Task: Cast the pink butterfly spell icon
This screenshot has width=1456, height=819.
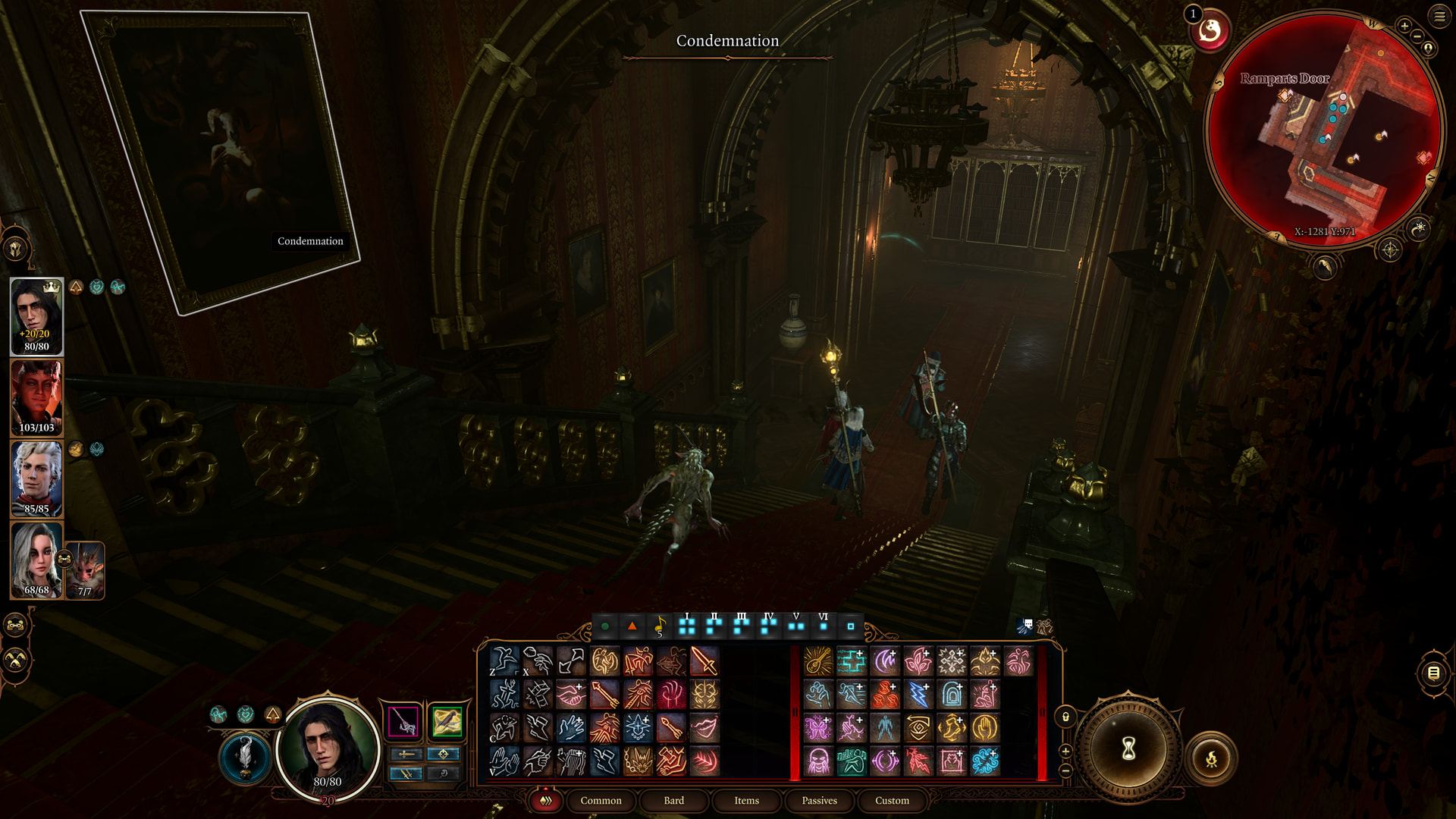Action: point(818,728)
